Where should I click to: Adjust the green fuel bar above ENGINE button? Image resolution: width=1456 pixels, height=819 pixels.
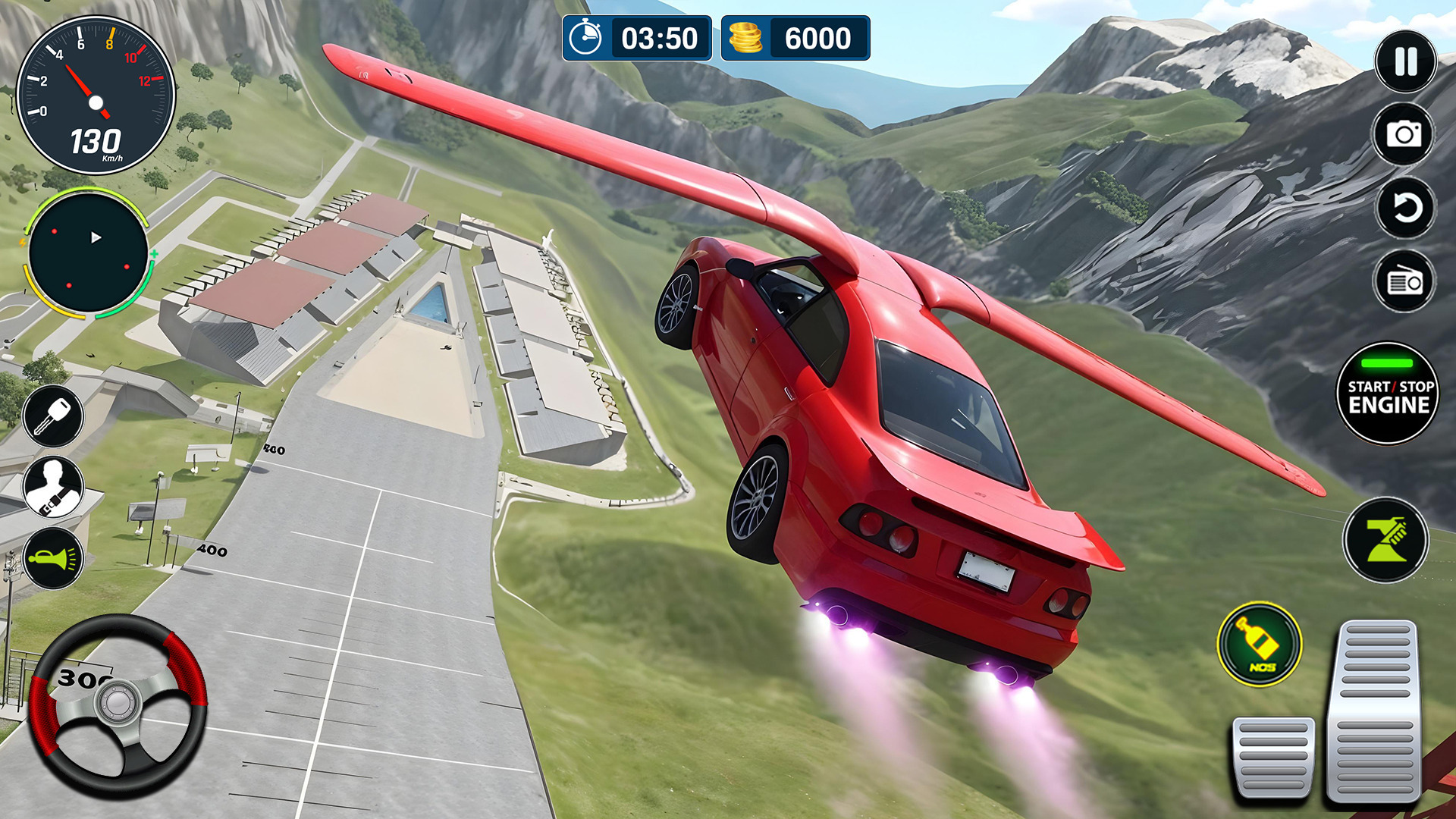pyautogui.click(x=1385, y=362)
